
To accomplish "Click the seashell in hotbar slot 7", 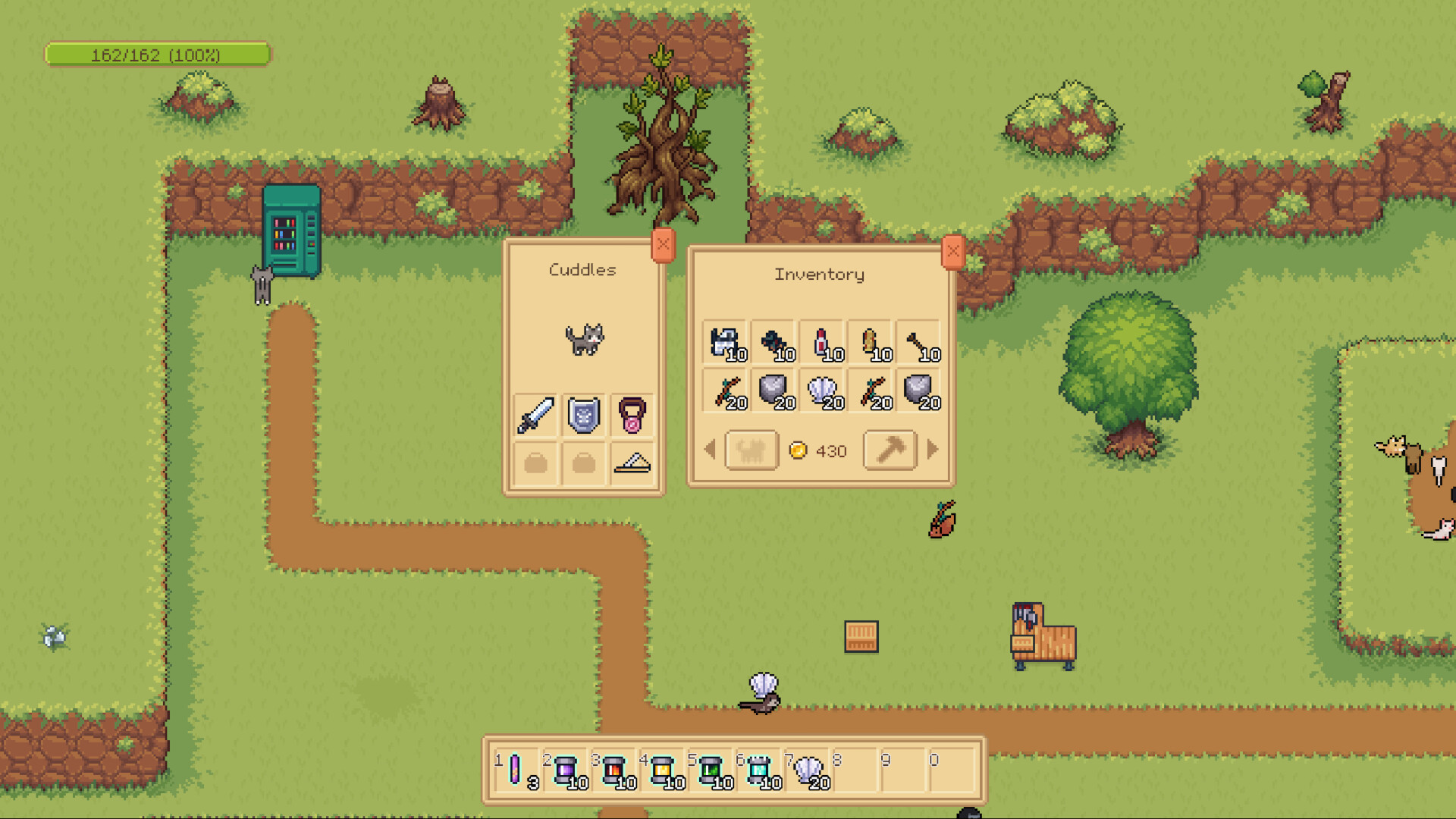I will tap(808, 770).
